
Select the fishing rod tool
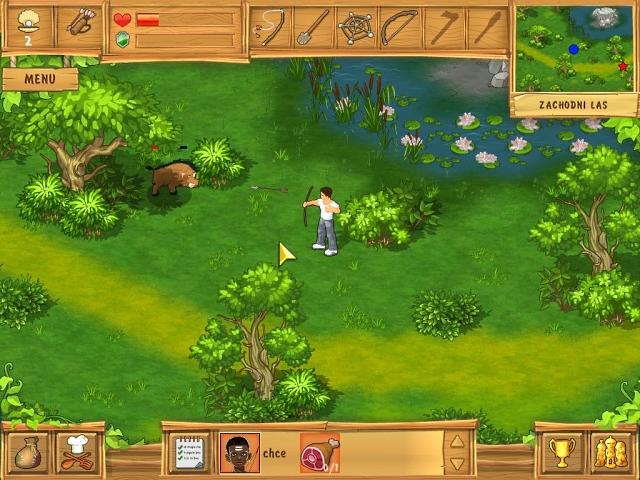click(270, 28)
